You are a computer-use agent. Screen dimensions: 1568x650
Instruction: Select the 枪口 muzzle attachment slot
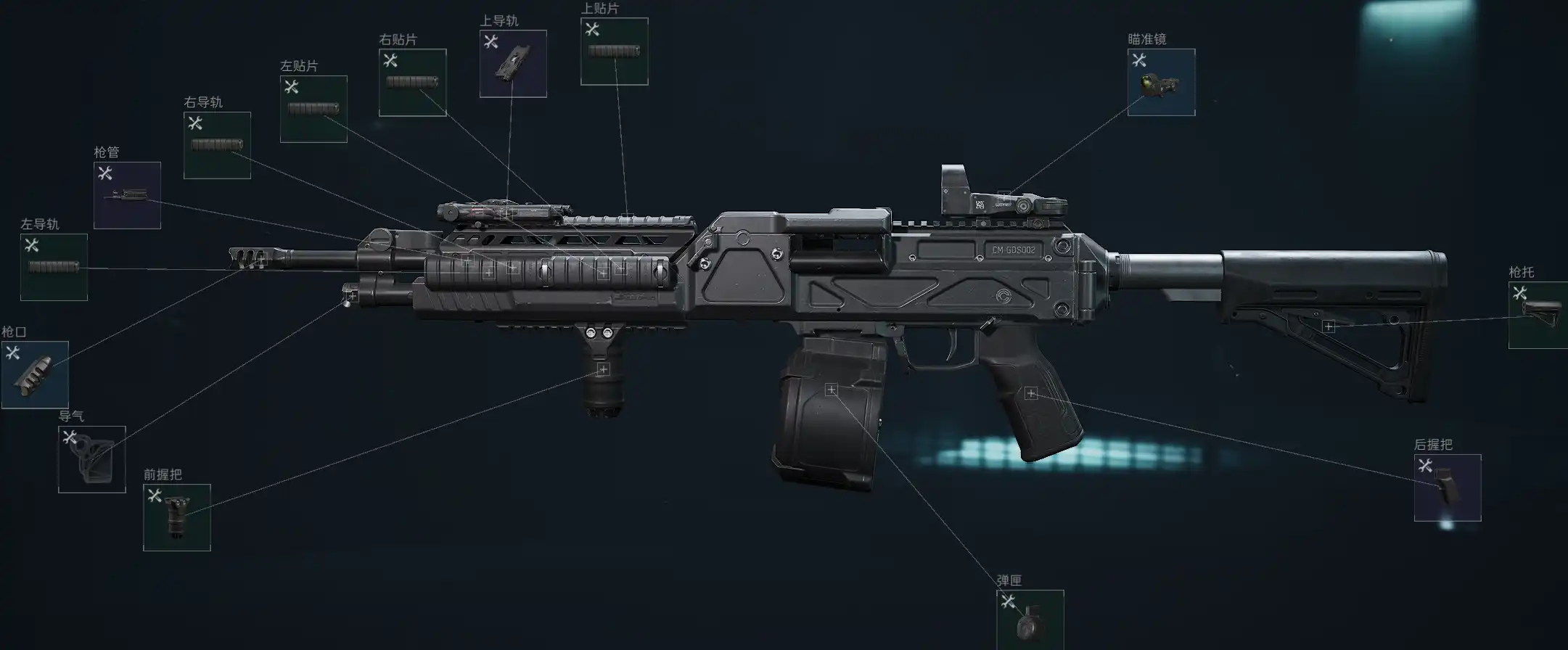[x=35, y=374]
